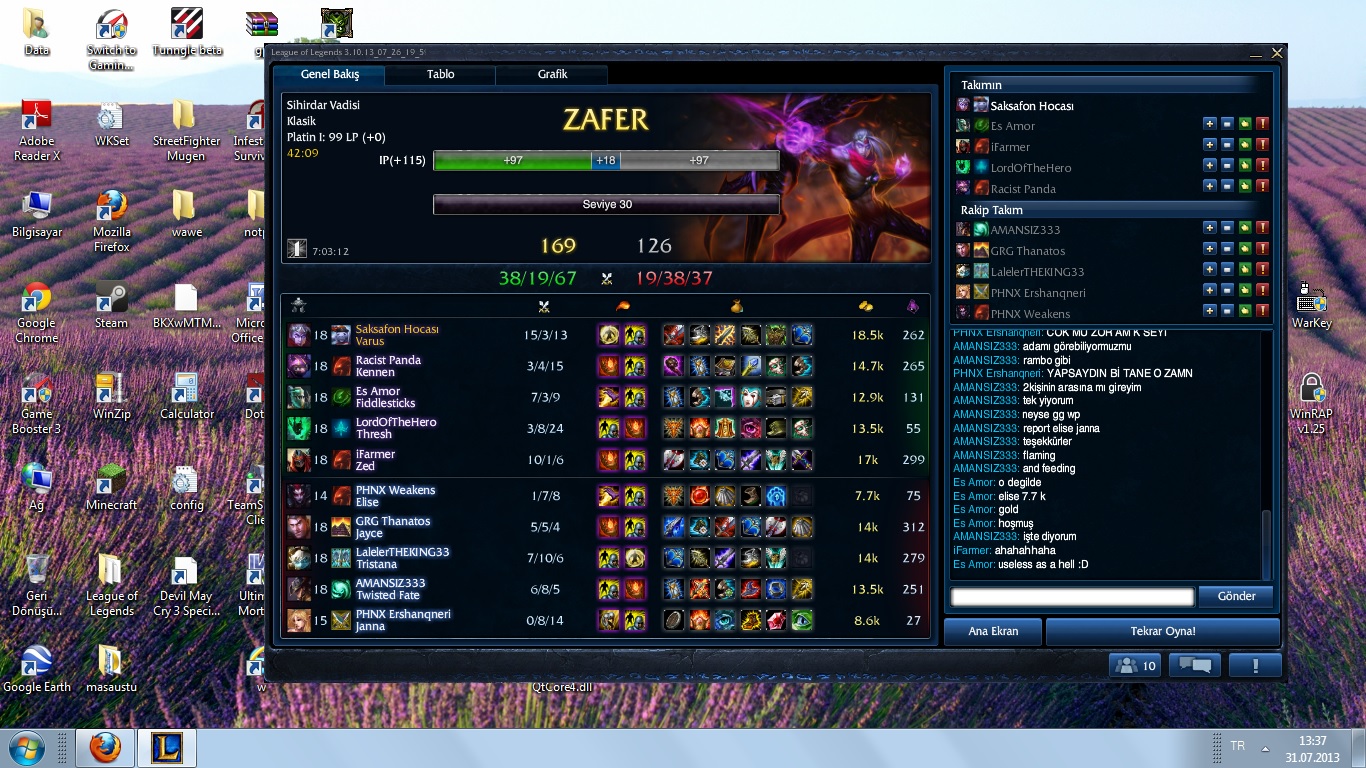Image resolution: width=1366 pixels, height=768 pixels.
Task: Open Firefox from the Windows taskbar
Action: pos(105,748)
